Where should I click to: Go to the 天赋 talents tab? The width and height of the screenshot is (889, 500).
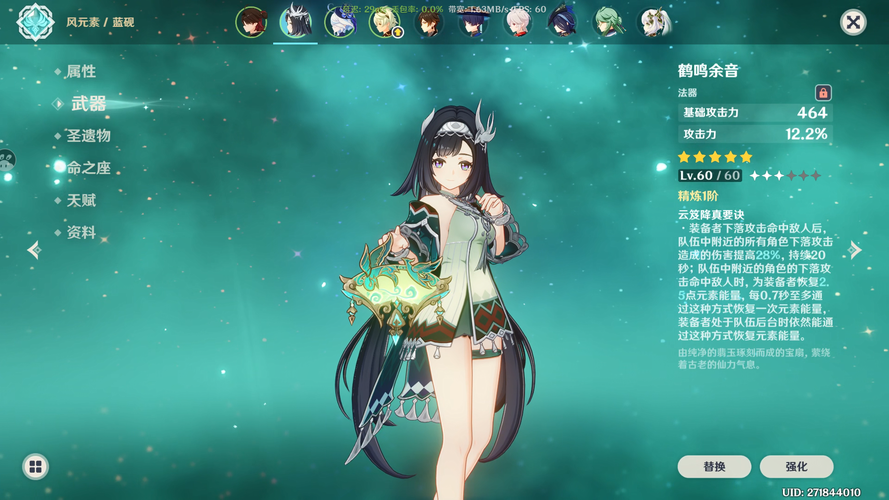coord(81,200)
